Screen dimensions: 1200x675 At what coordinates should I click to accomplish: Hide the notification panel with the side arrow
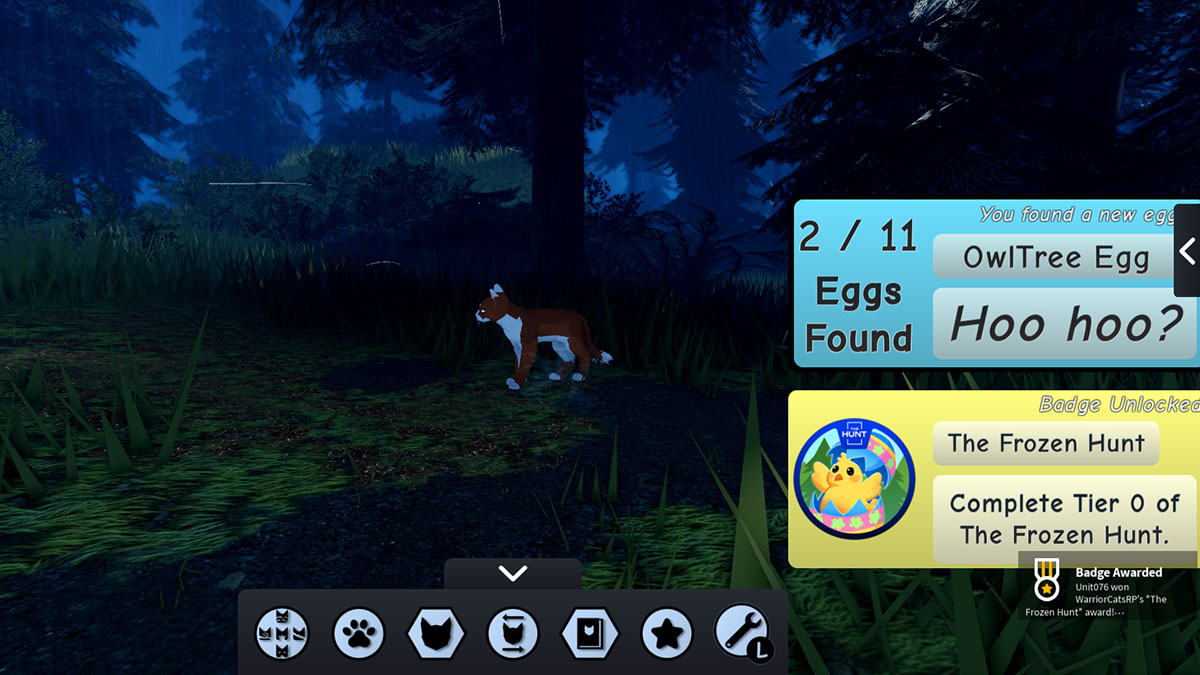coord(1187,251)
